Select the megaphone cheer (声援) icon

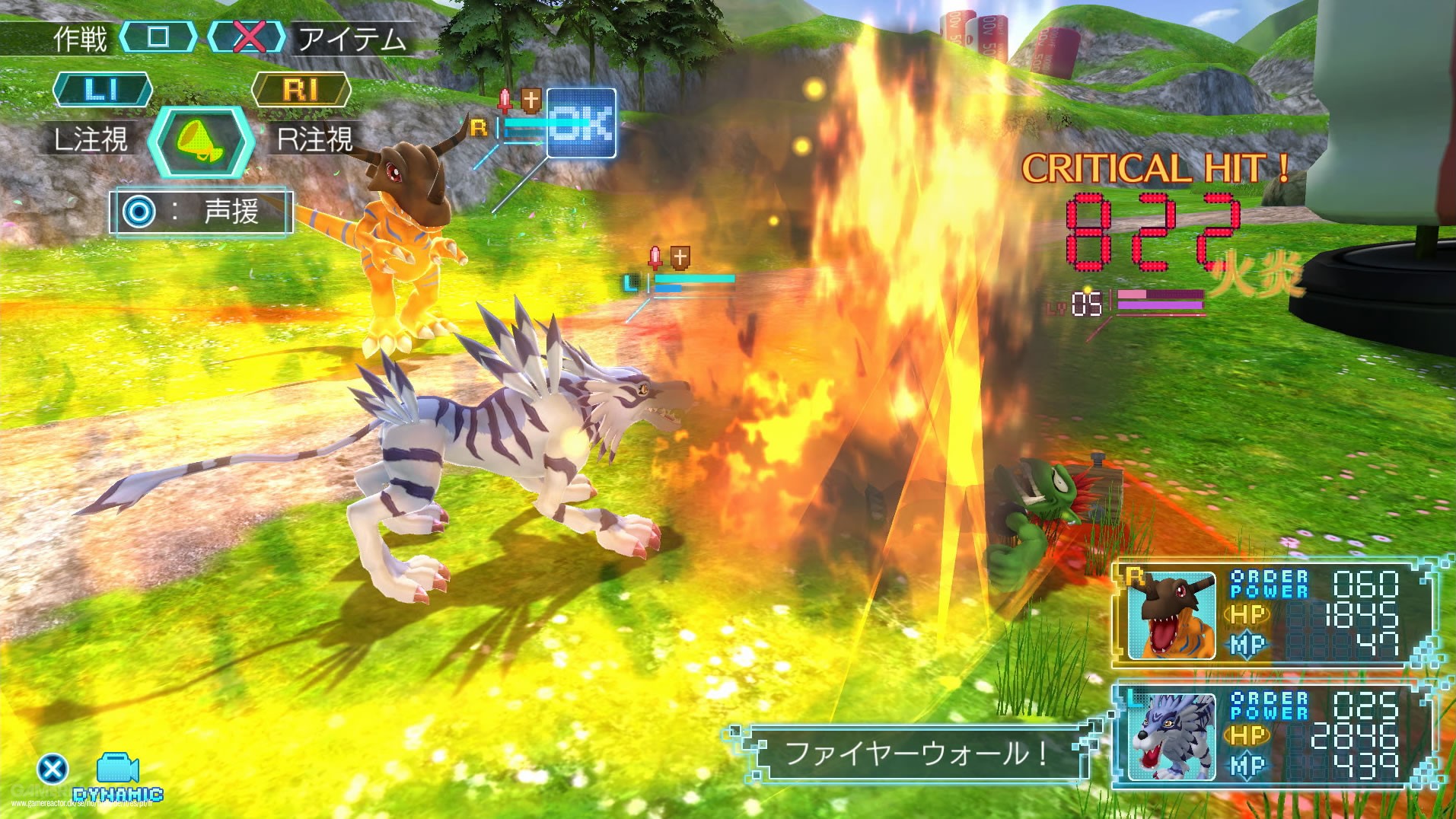click(202, 143)
